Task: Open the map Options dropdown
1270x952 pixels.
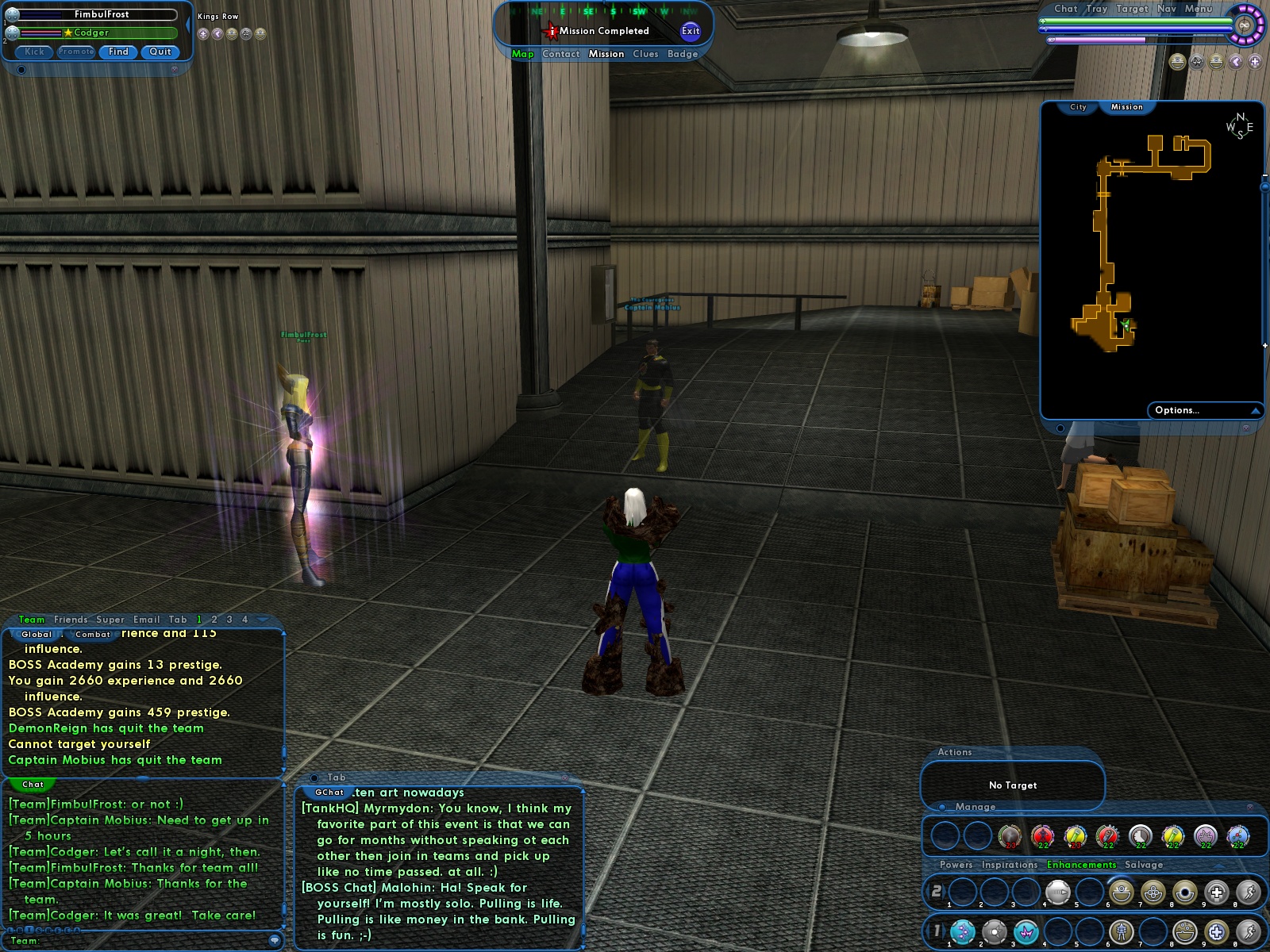Action: tap(1203, 410)
